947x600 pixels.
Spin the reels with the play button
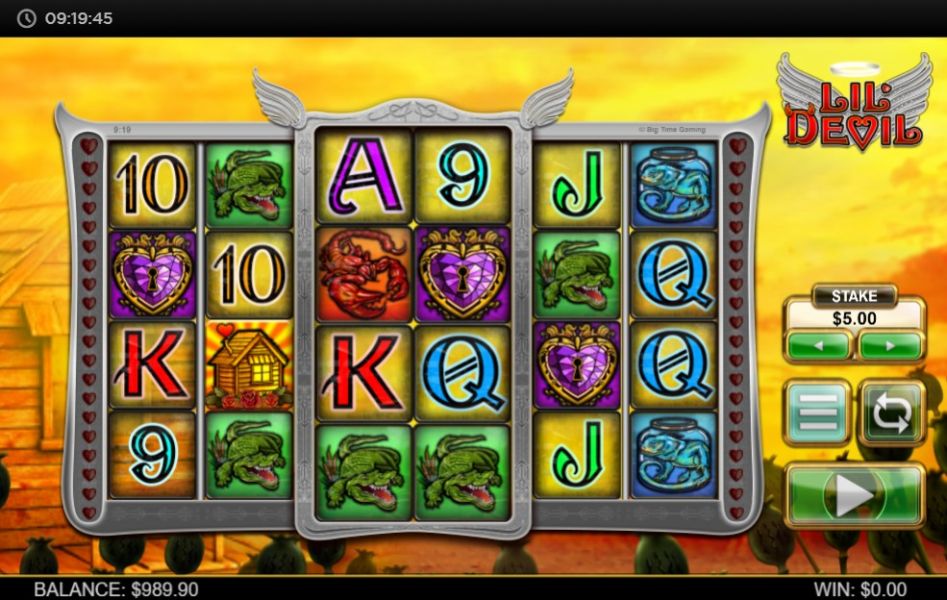tap(853, 495)
